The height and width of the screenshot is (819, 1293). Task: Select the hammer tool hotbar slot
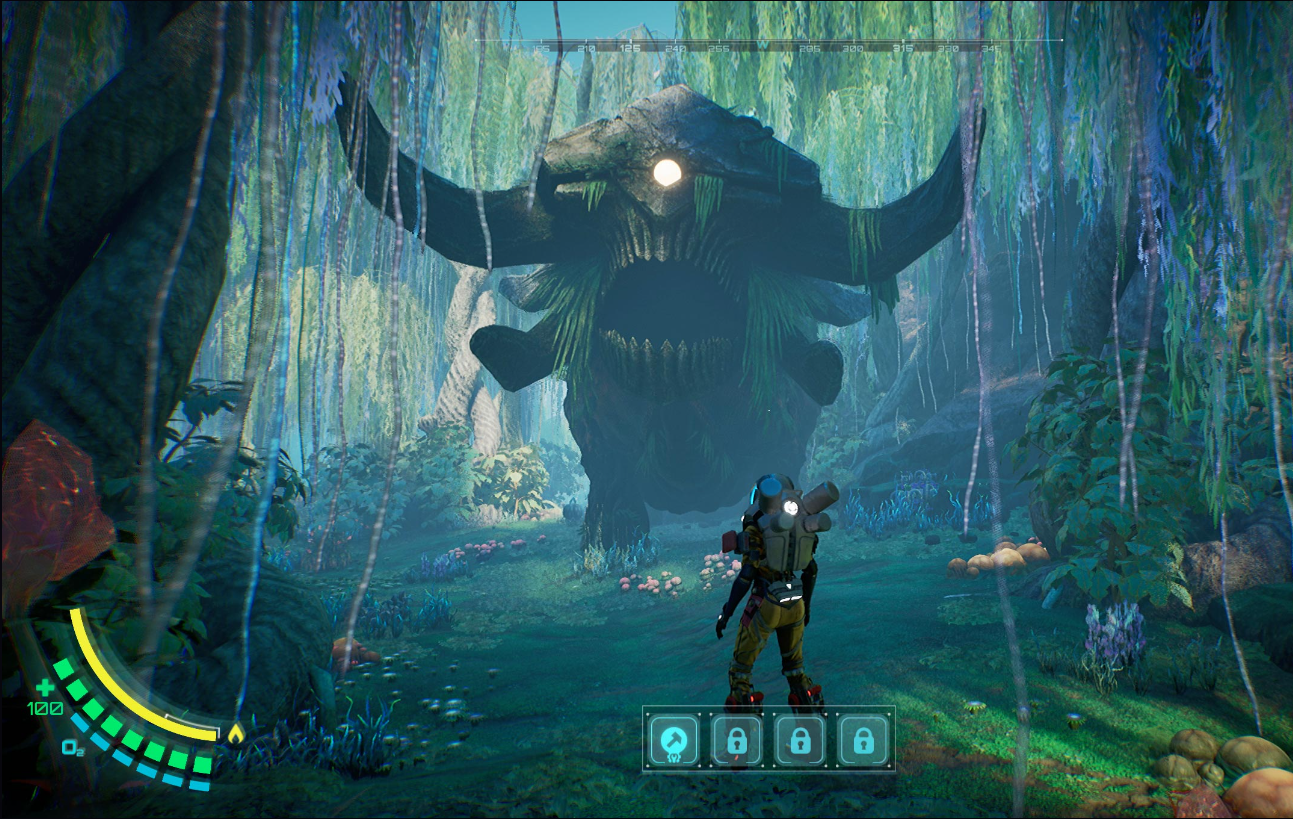(673, 740)
